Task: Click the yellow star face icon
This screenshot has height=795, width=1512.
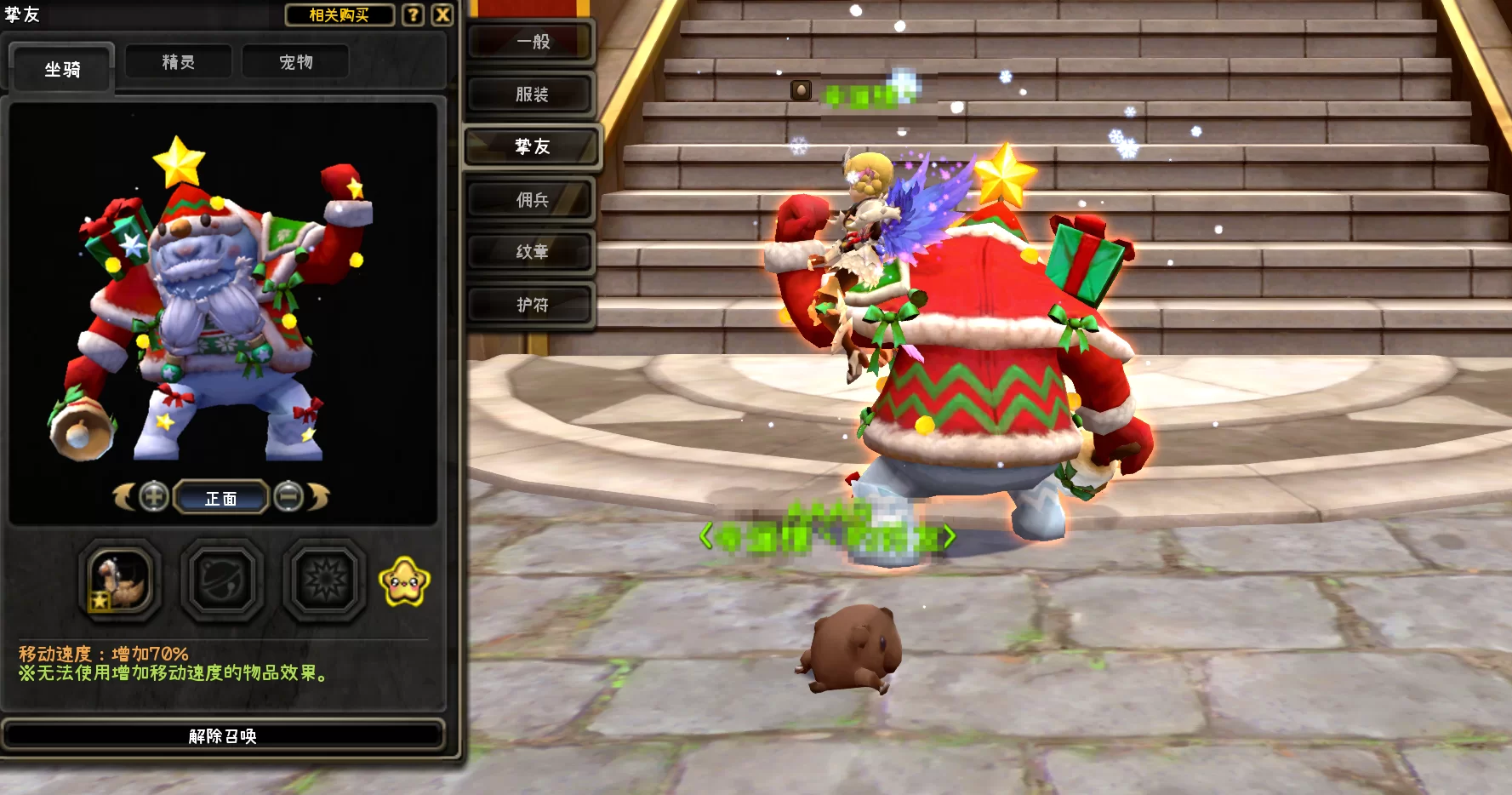Action: pyautogui.click(x=404, y=582)
